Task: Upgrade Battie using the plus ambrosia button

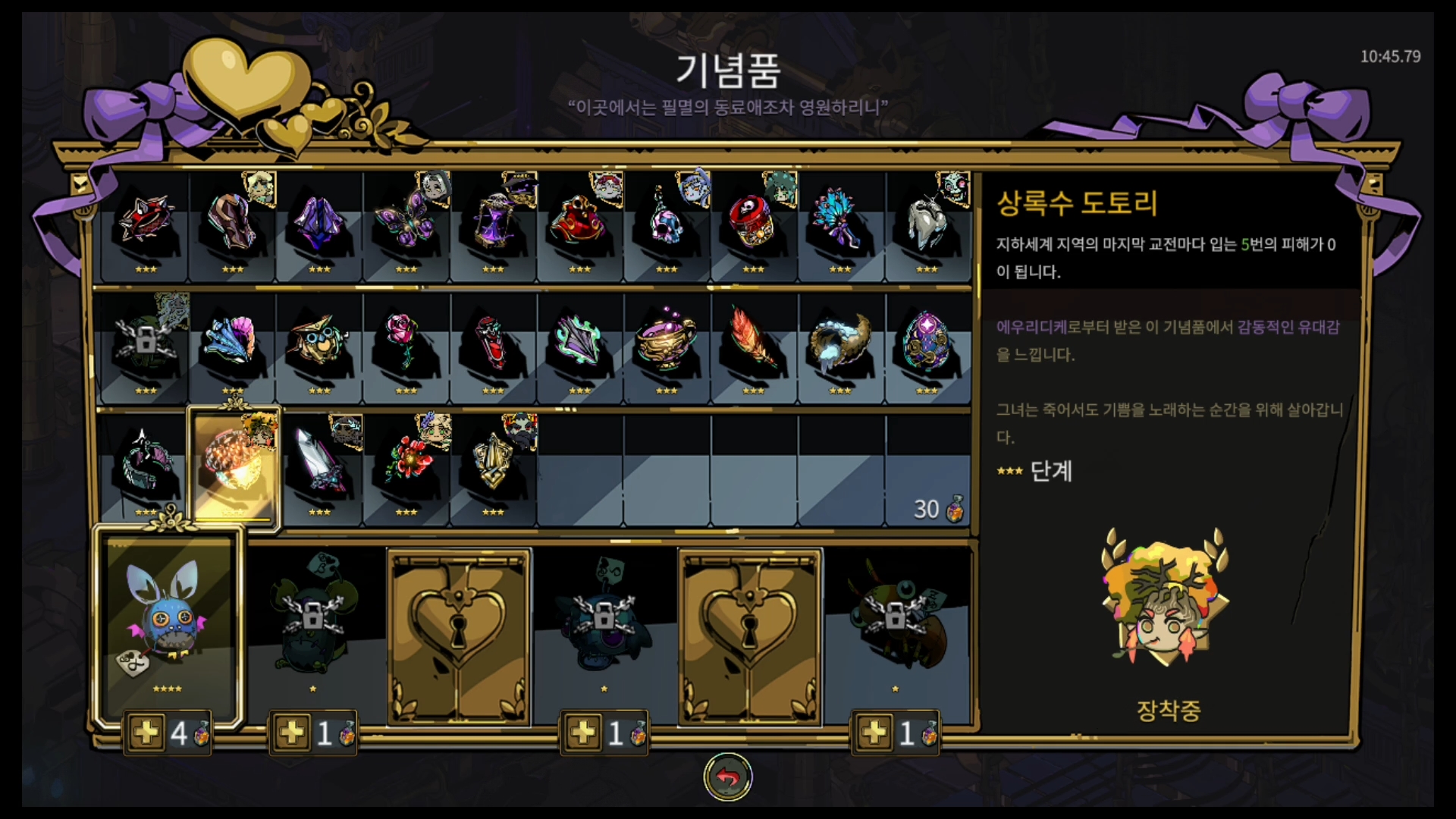Action: [x=146, y=732]
